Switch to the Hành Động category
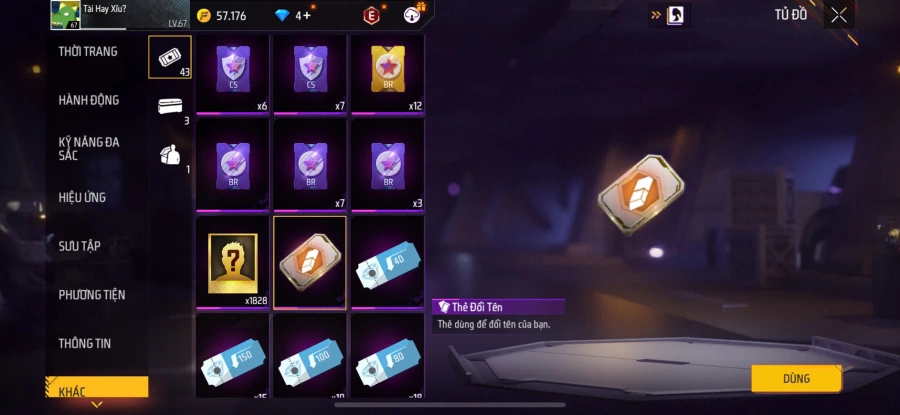This screenshot has height=415, width=900. [x=89, y=100]
